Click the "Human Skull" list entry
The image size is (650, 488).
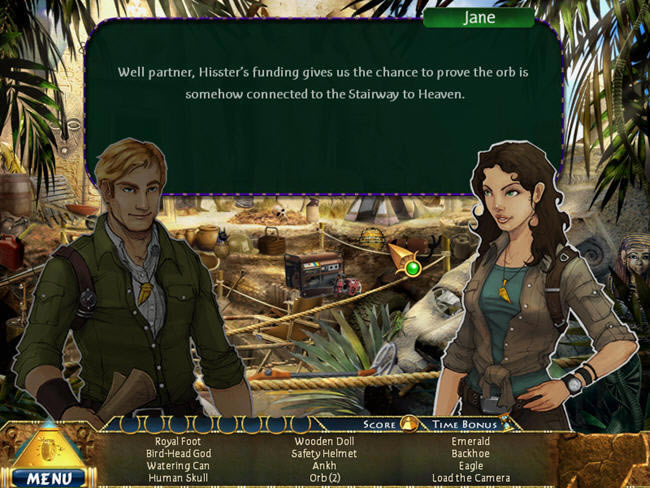[178, 477]
